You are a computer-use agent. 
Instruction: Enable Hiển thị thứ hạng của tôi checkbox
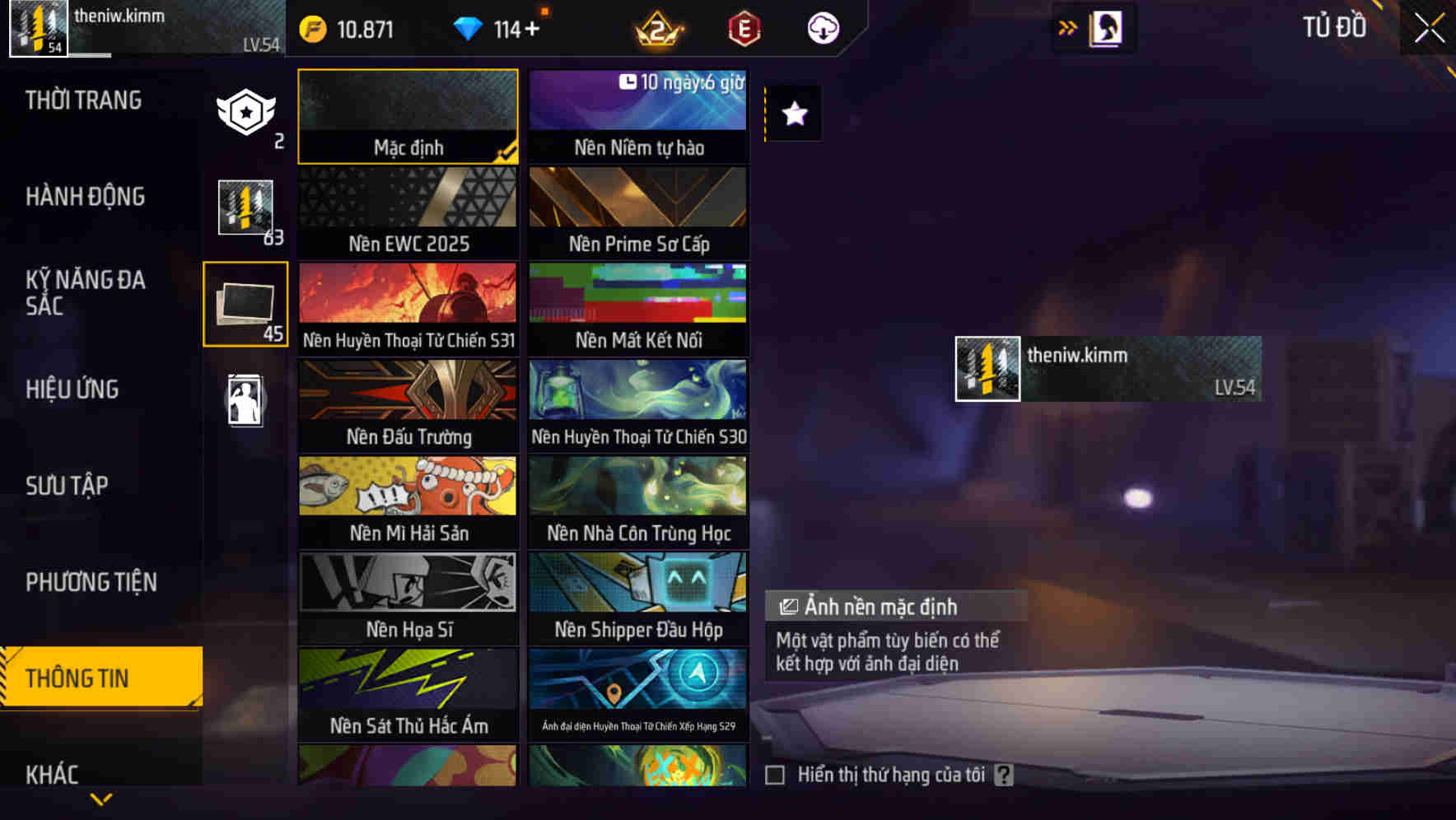click(775, 774)
